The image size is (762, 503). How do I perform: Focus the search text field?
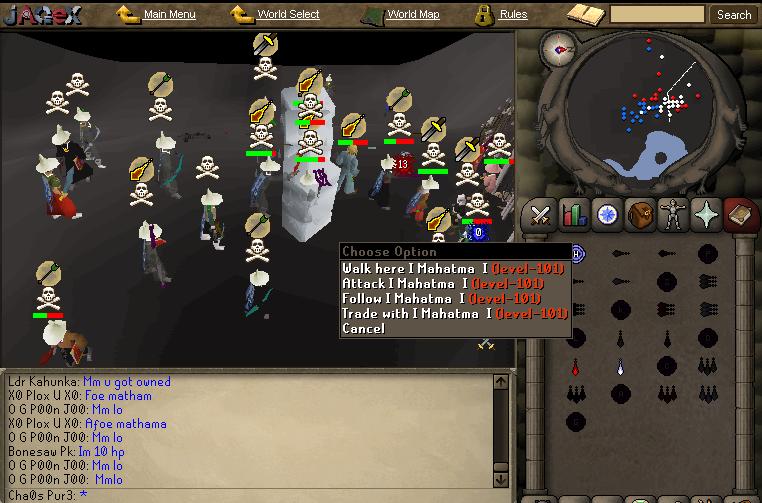click(x=657, y=15)
